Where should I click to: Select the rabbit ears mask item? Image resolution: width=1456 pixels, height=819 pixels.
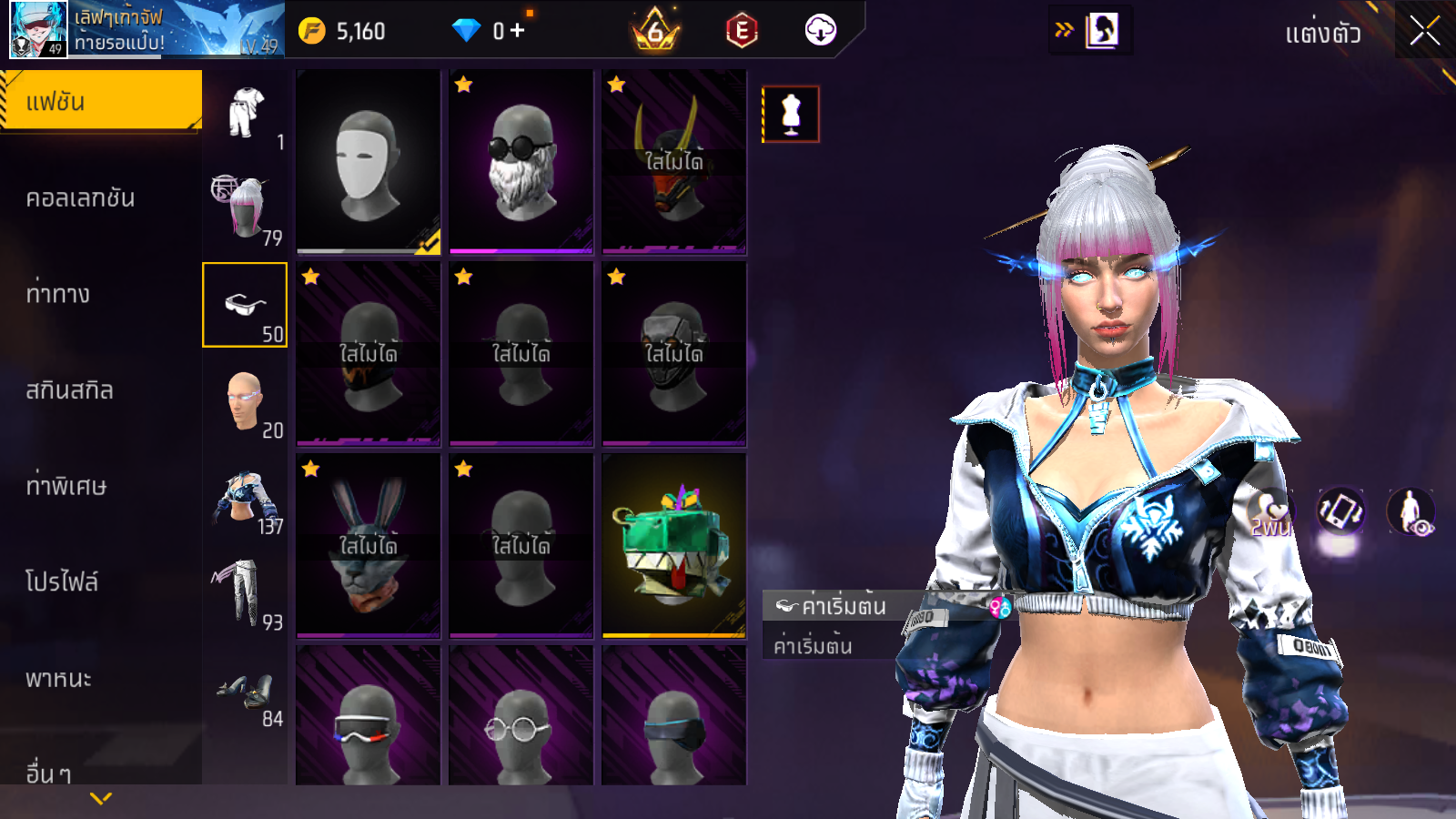(368, 545)
